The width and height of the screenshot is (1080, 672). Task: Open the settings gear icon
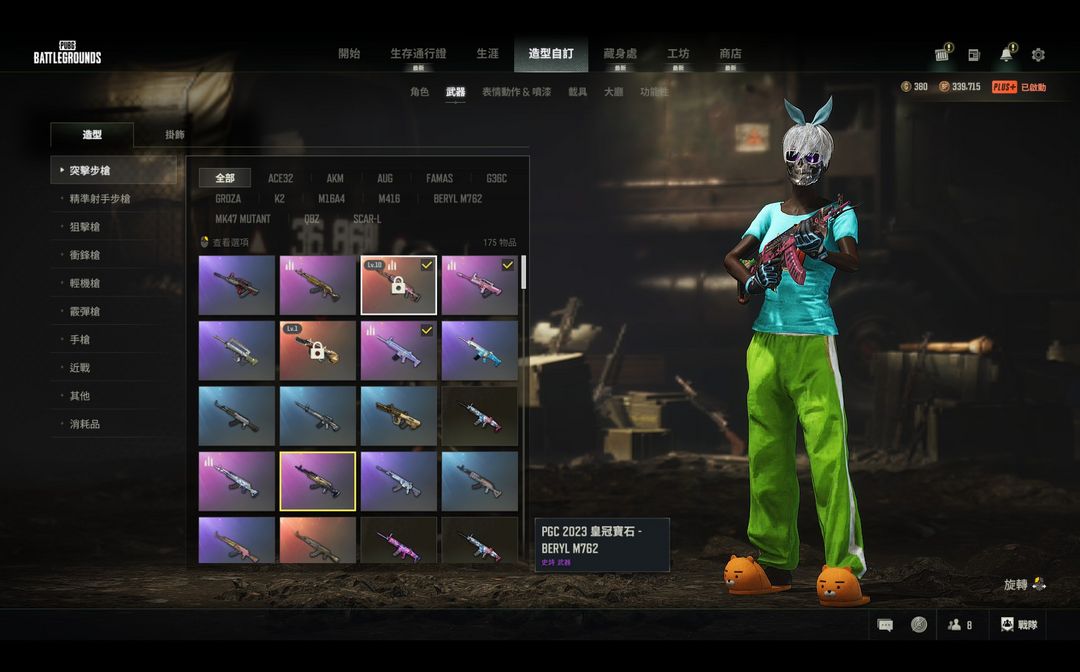(x=1038, y=55)
